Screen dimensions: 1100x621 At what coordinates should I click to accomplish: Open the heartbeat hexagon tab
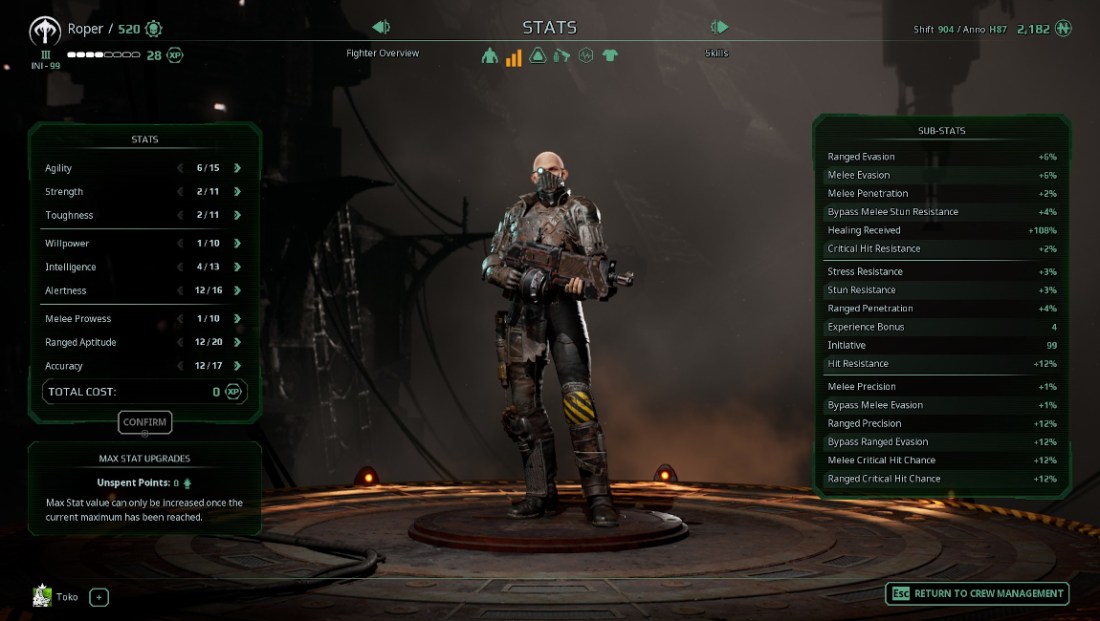click(x=586, y=56)
